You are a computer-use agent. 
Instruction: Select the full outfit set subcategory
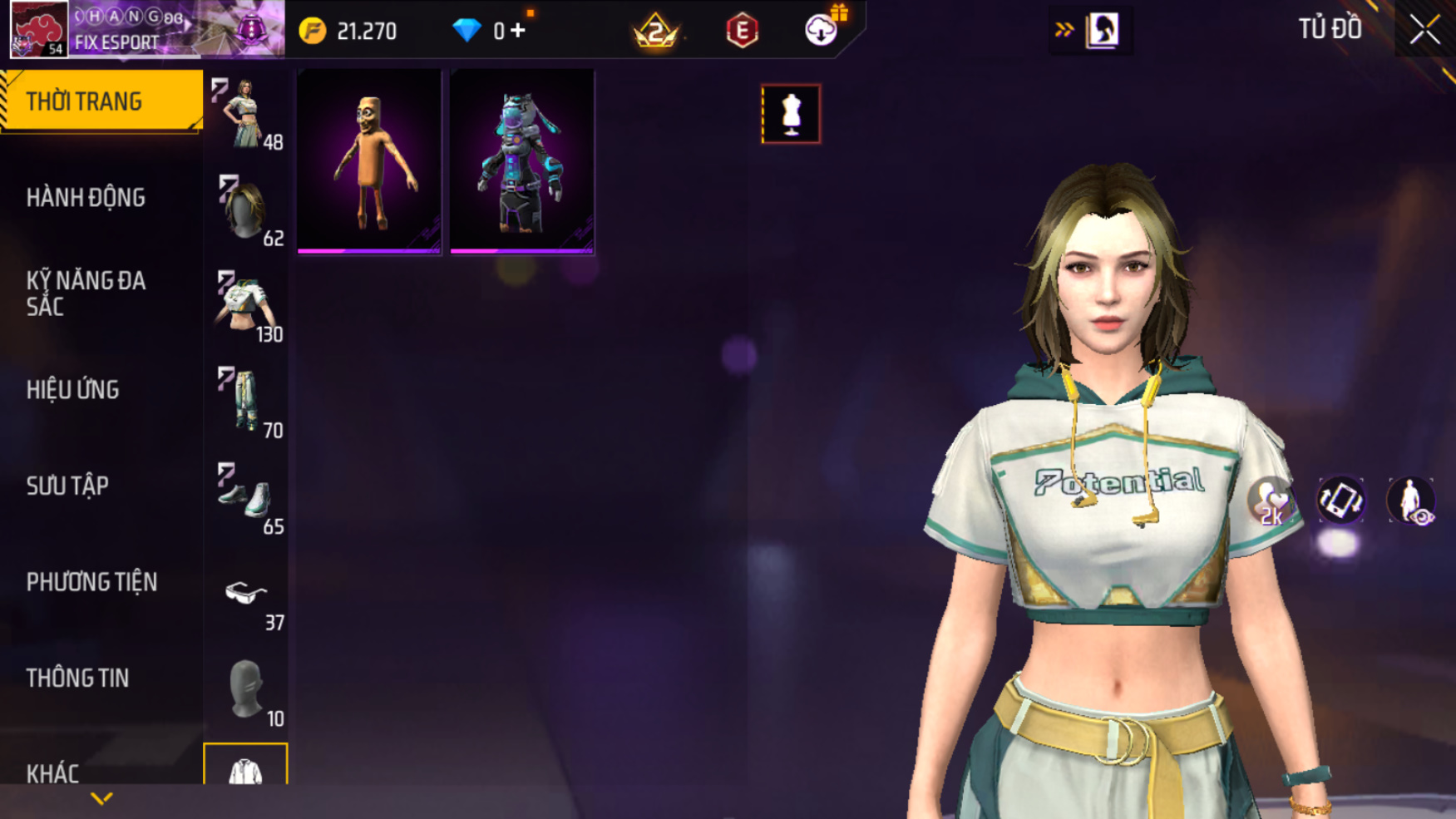[x=246, y=114]
